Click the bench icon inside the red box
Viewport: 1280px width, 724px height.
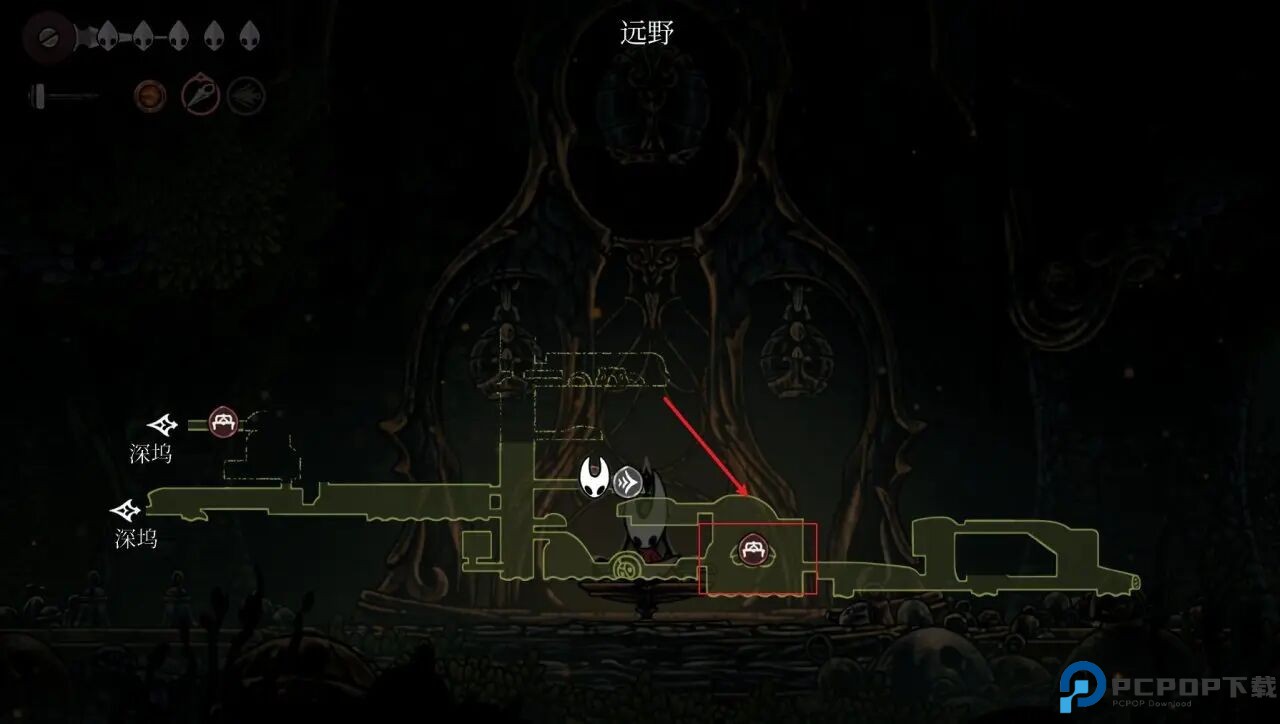755,548
